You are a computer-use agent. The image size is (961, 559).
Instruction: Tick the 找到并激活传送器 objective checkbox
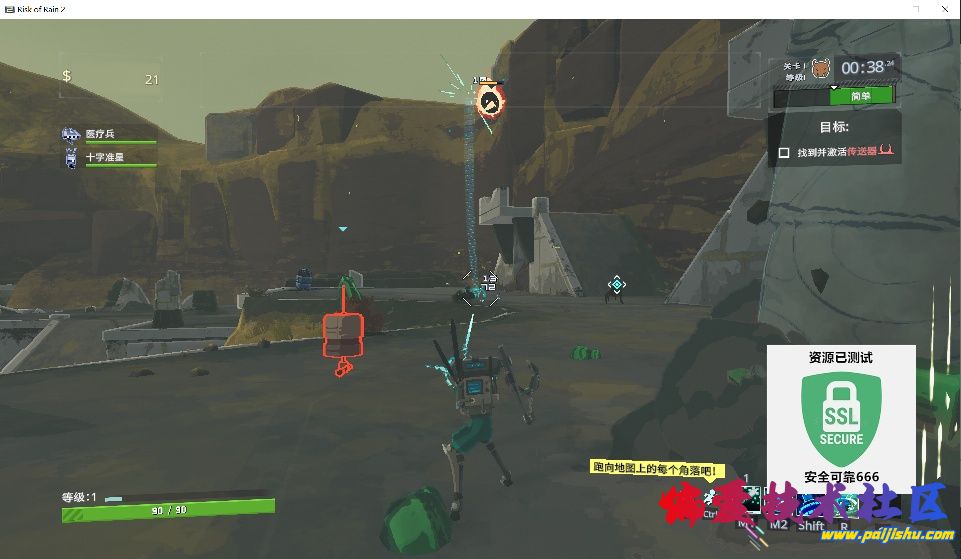click(784, 153)
